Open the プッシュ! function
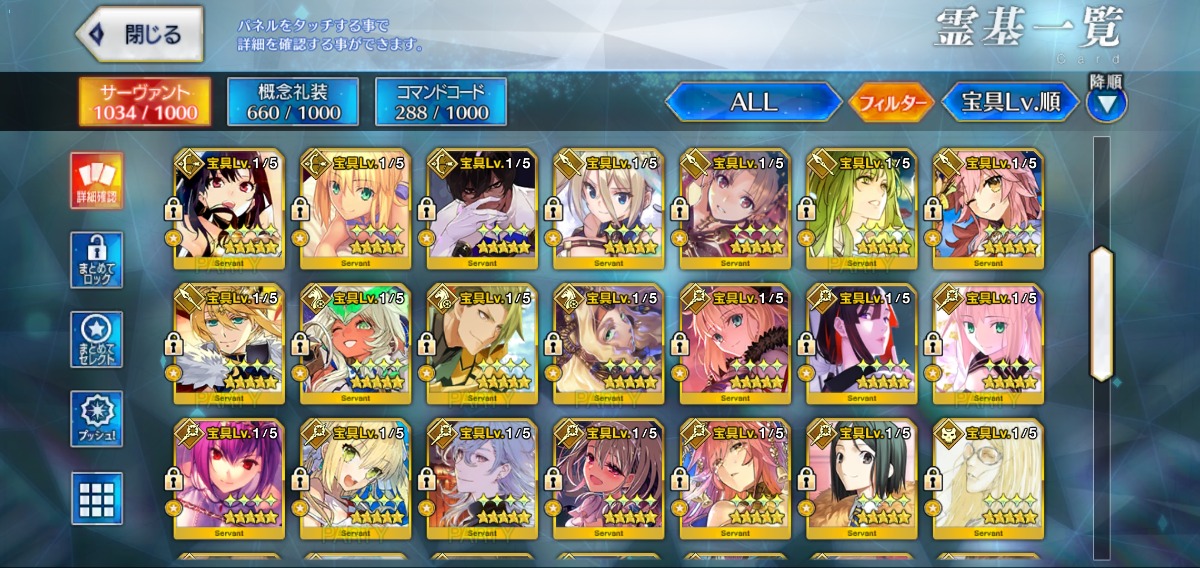Screen dimensions: 1200x568 pos(97,419)
